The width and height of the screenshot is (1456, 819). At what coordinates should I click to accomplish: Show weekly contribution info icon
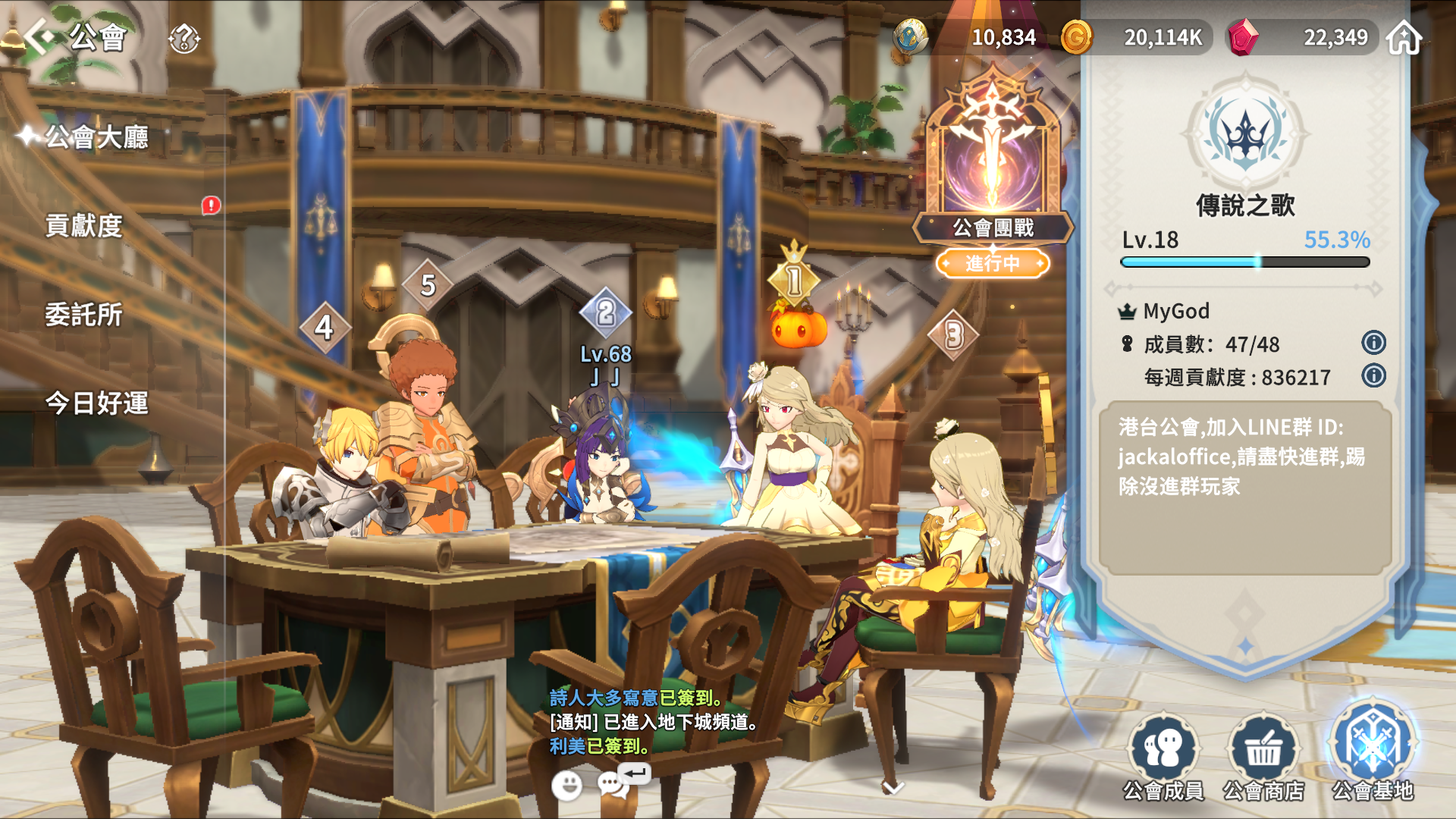[1373, 375]
